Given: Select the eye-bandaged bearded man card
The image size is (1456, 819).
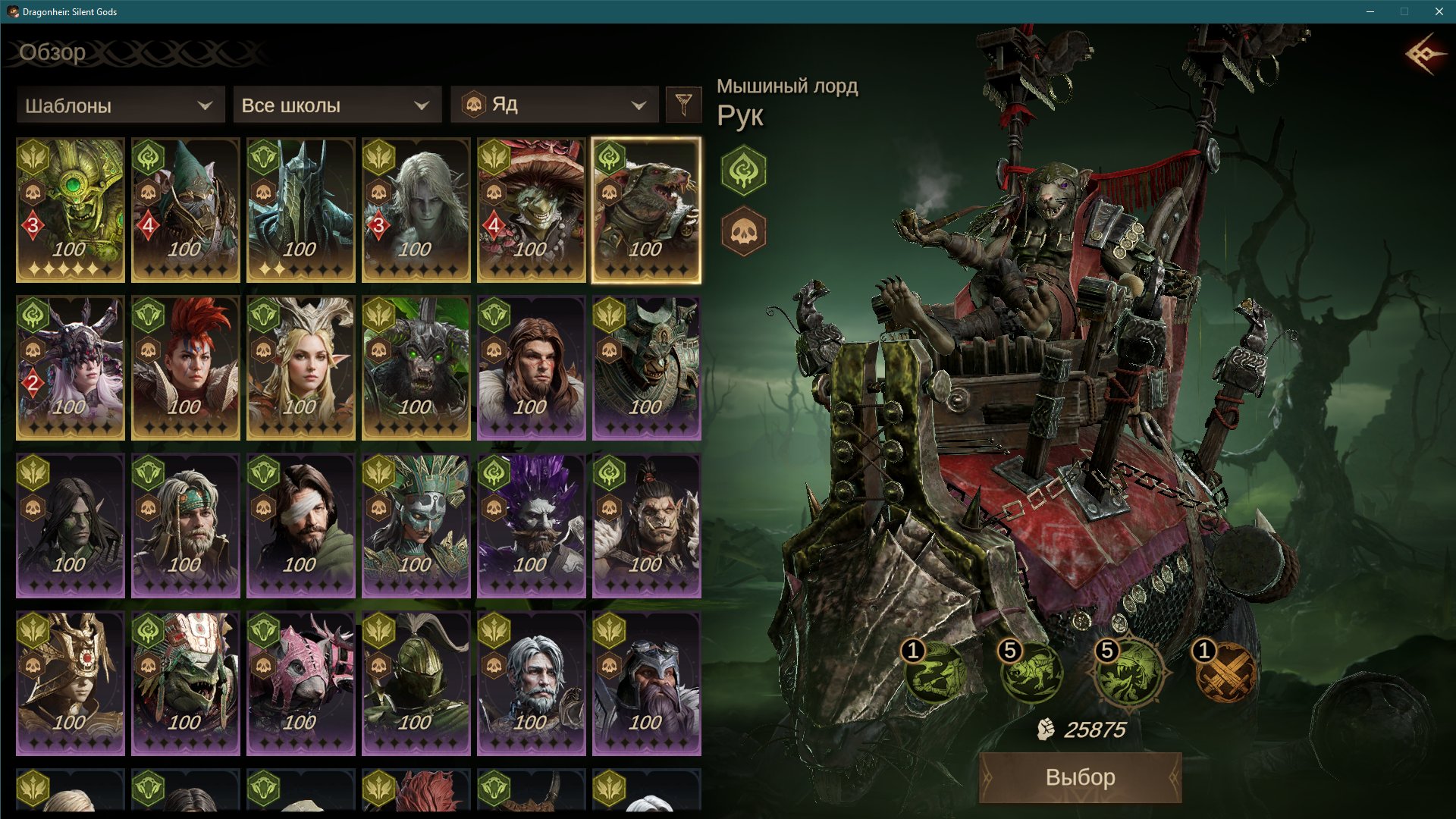Looking at the screenshot, I should tap(301, 526).
